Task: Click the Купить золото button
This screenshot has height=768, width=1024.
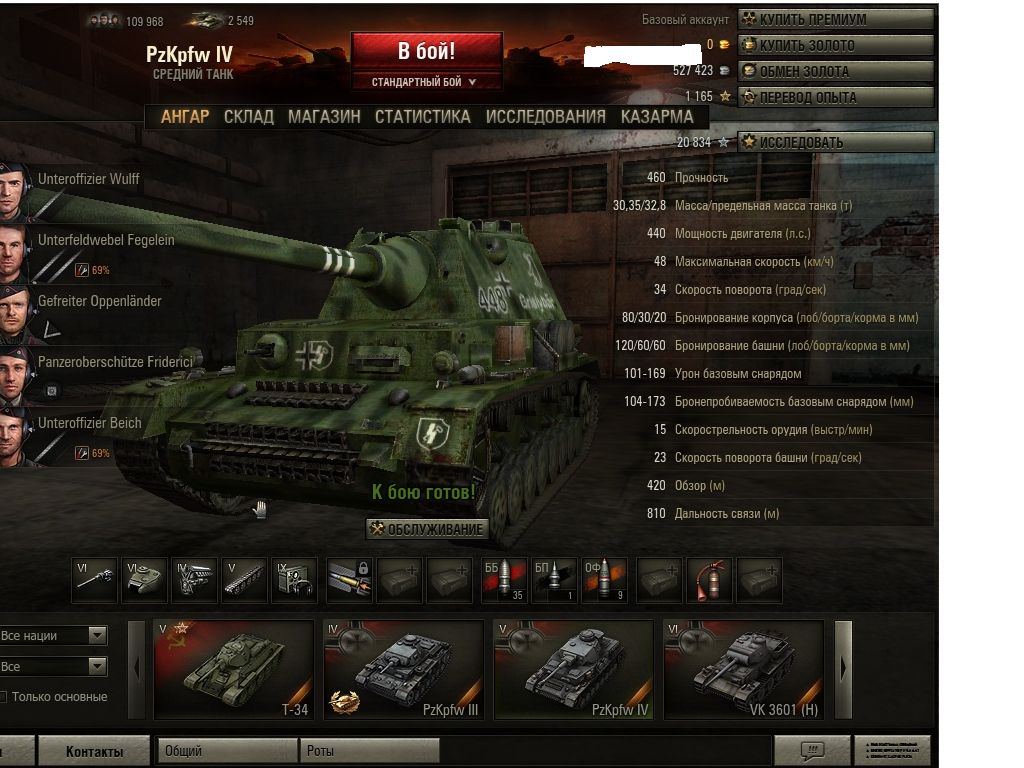Action: pyautogui.click(x=836, y=45)
